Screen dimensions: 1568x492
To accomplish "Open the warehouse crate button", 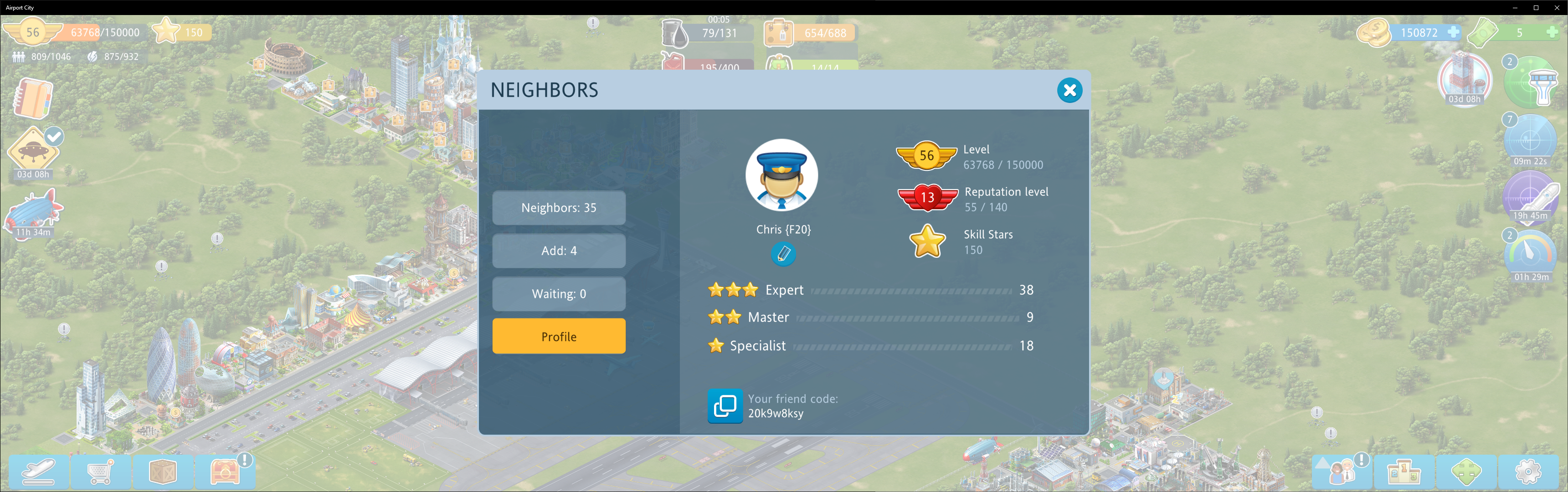I will pos(163,471).
